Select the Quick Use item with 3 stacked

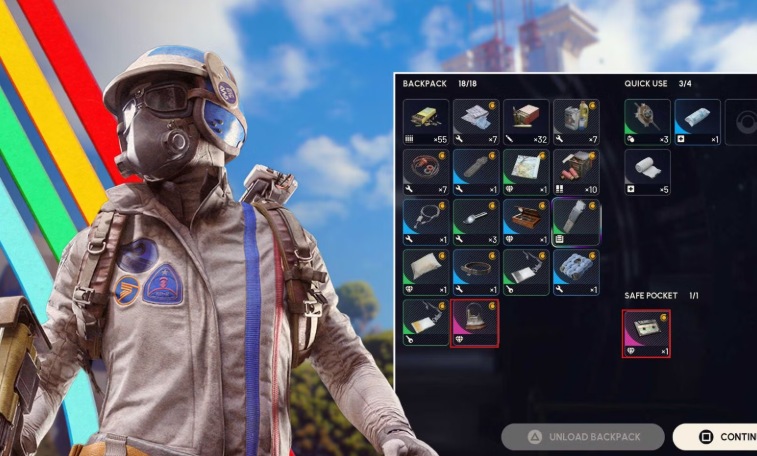coord(647,122)
